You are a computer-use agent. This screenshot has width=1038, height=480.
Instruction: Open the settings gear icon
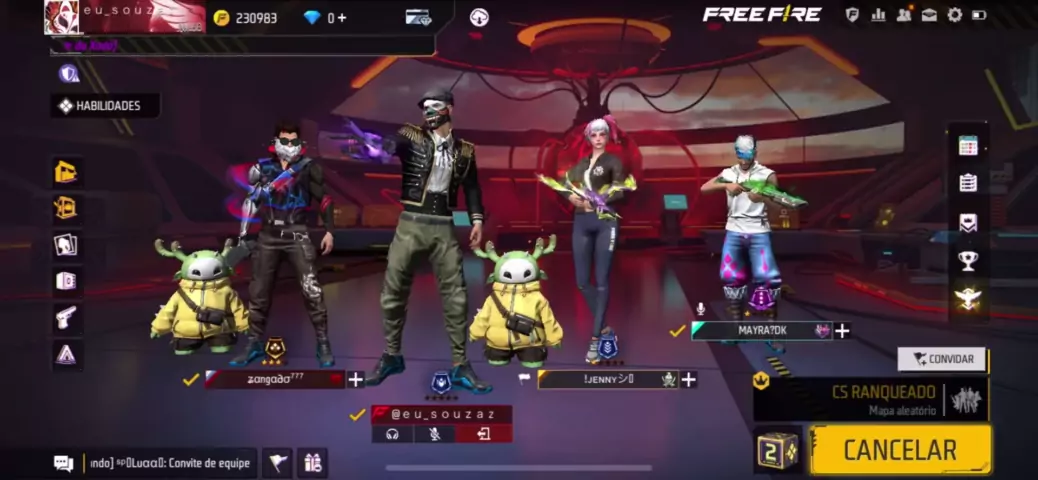955,15
